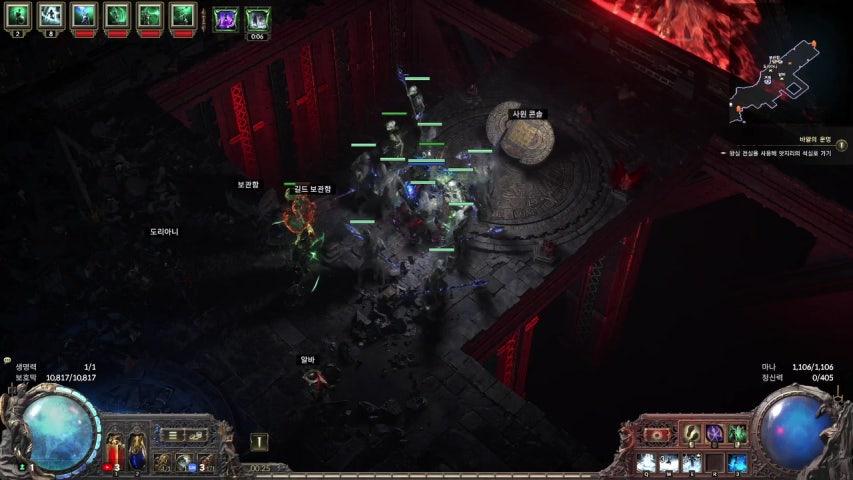Open the green level-up arrow indicator
853x480 pixels.
tap(21, 466)
